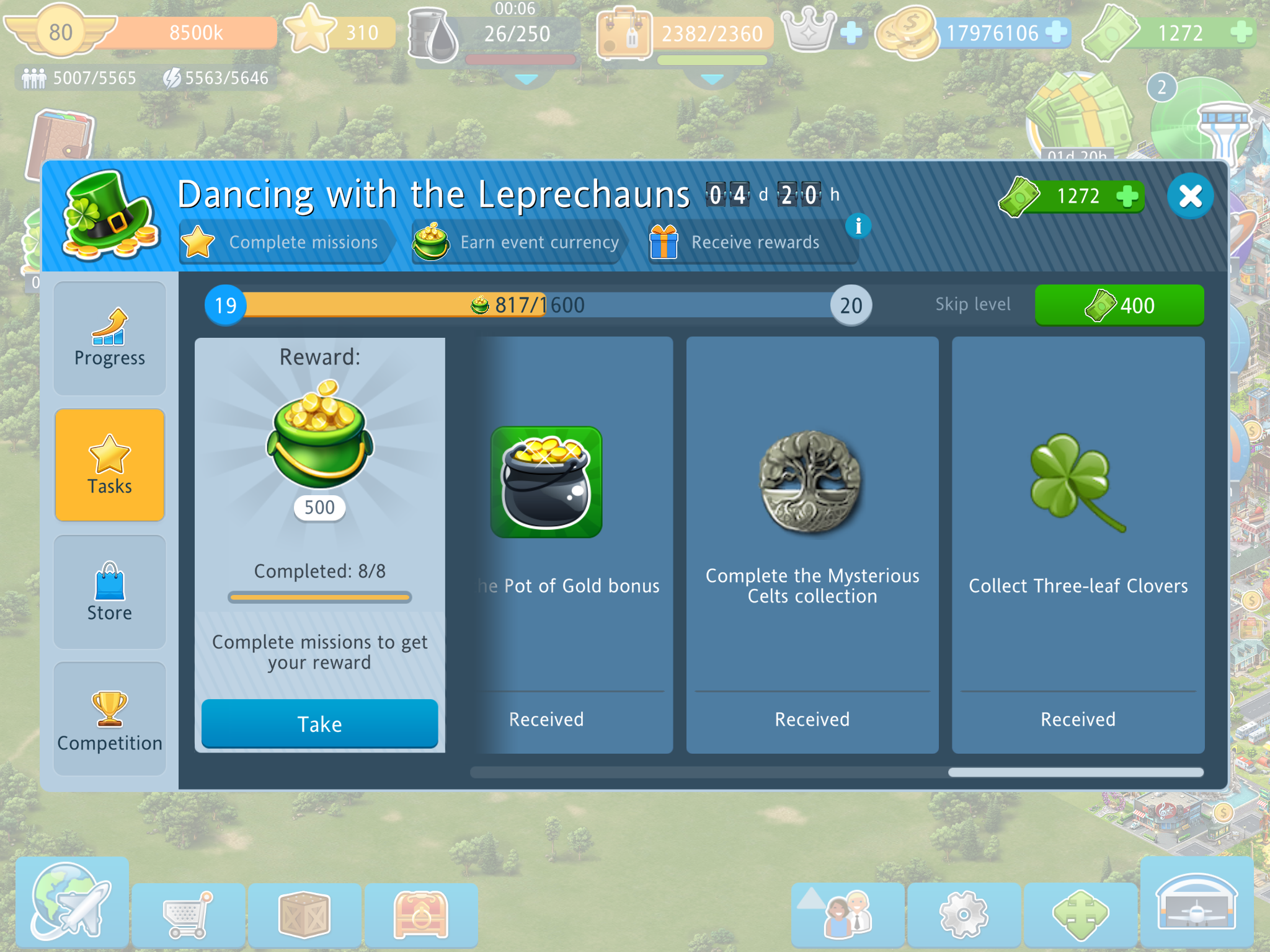Image resolution: width=1270 pixels, height=952 pixels.
Task: Take the 500 pot of gold reward
Action: point(319,723)
